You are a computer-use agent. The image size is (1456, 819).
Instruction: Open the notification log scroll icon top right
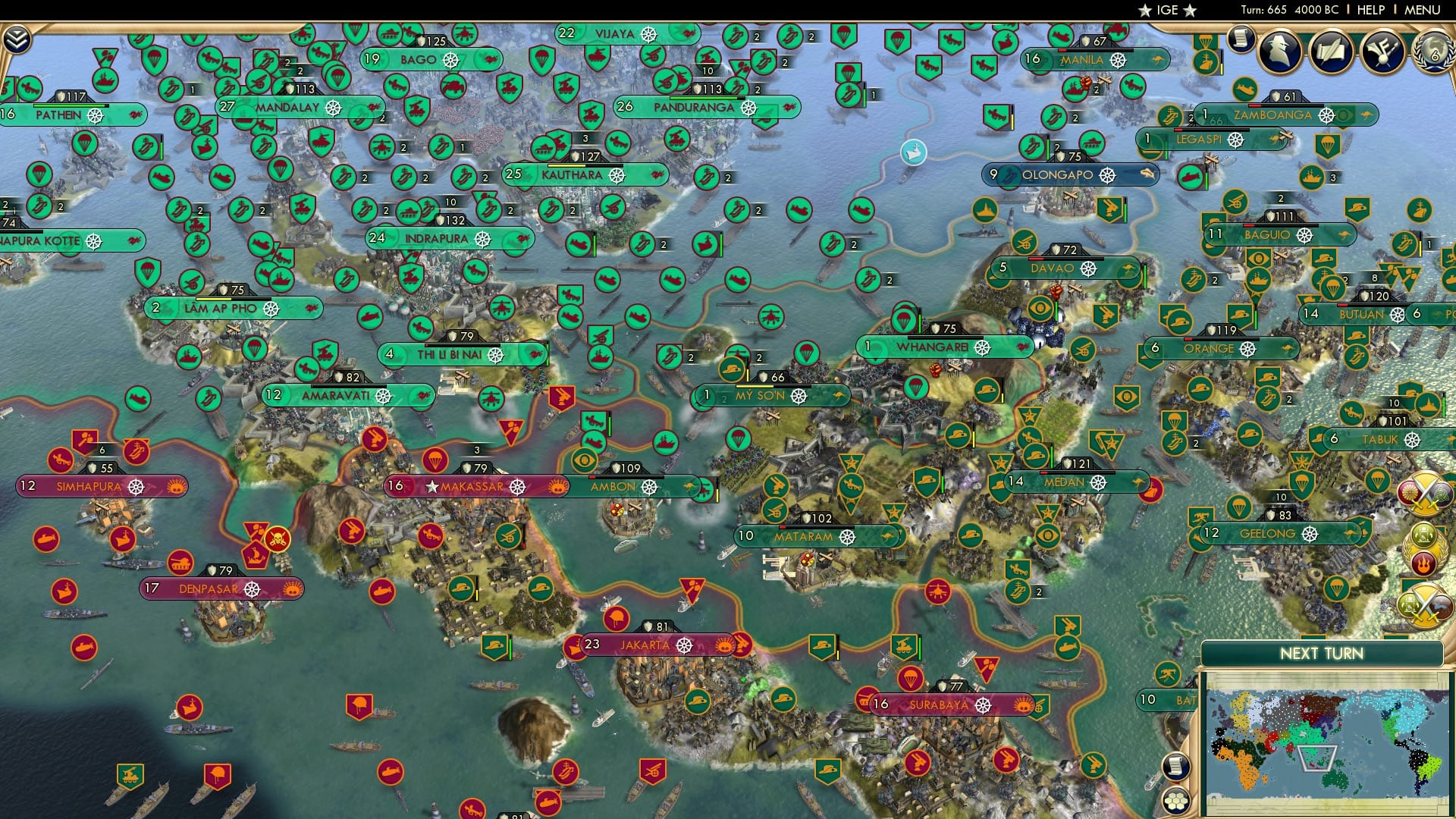coord(1241,39)
